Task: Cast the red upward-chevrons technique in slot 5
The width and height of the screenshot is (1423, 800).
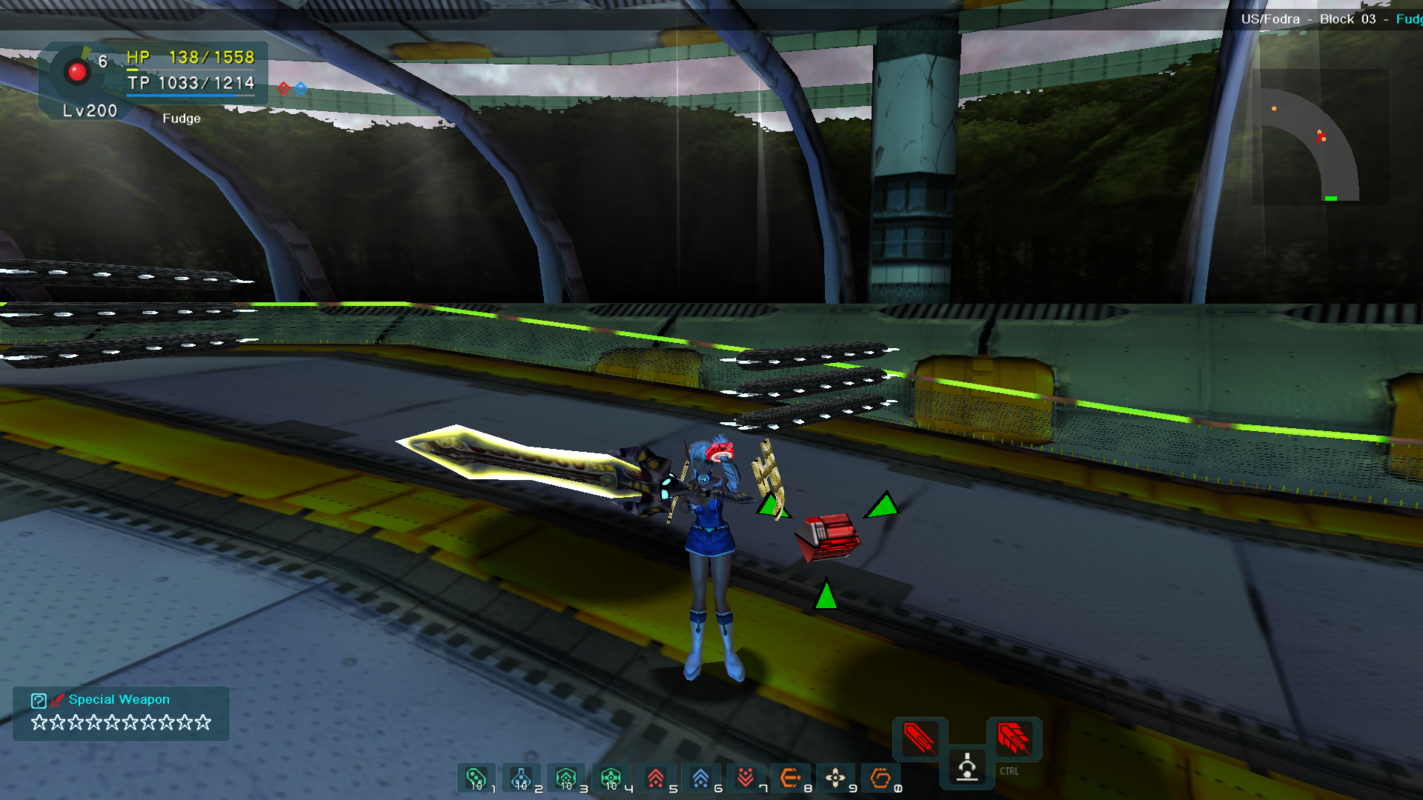Action: point(656,778)
